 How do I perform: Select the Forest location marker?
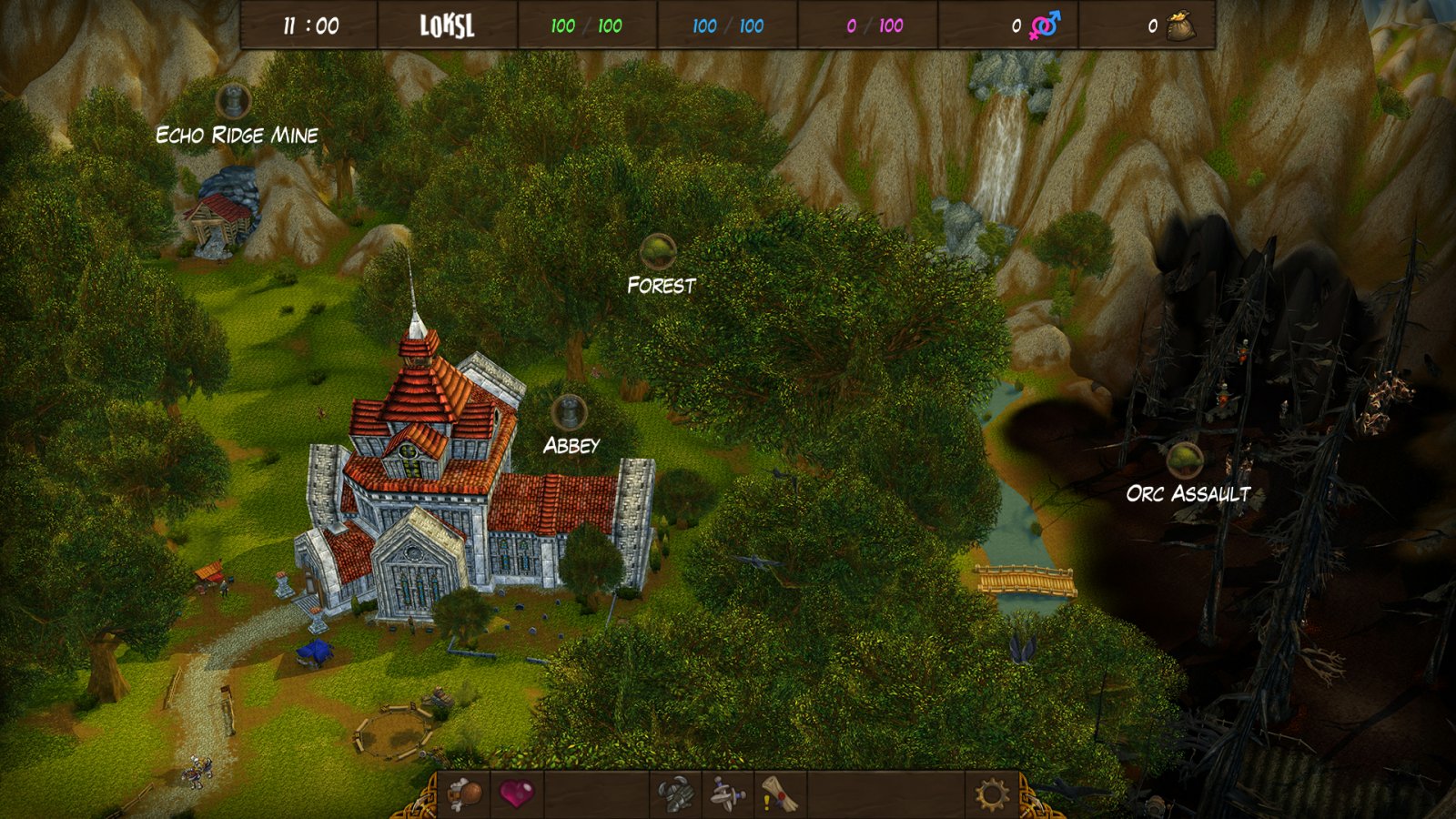[x=658, y=249]
